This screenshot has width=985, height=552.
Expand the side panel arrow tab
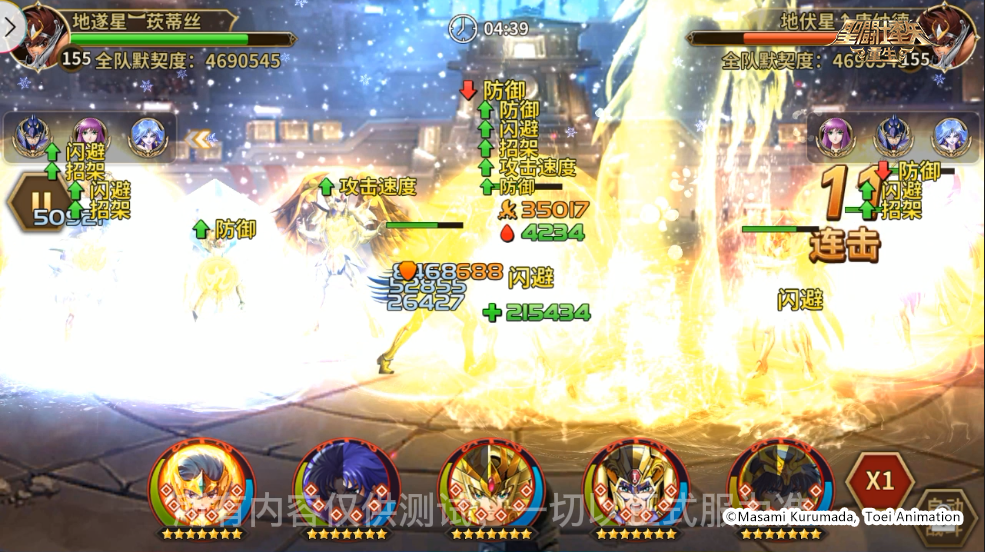point(10,27)
